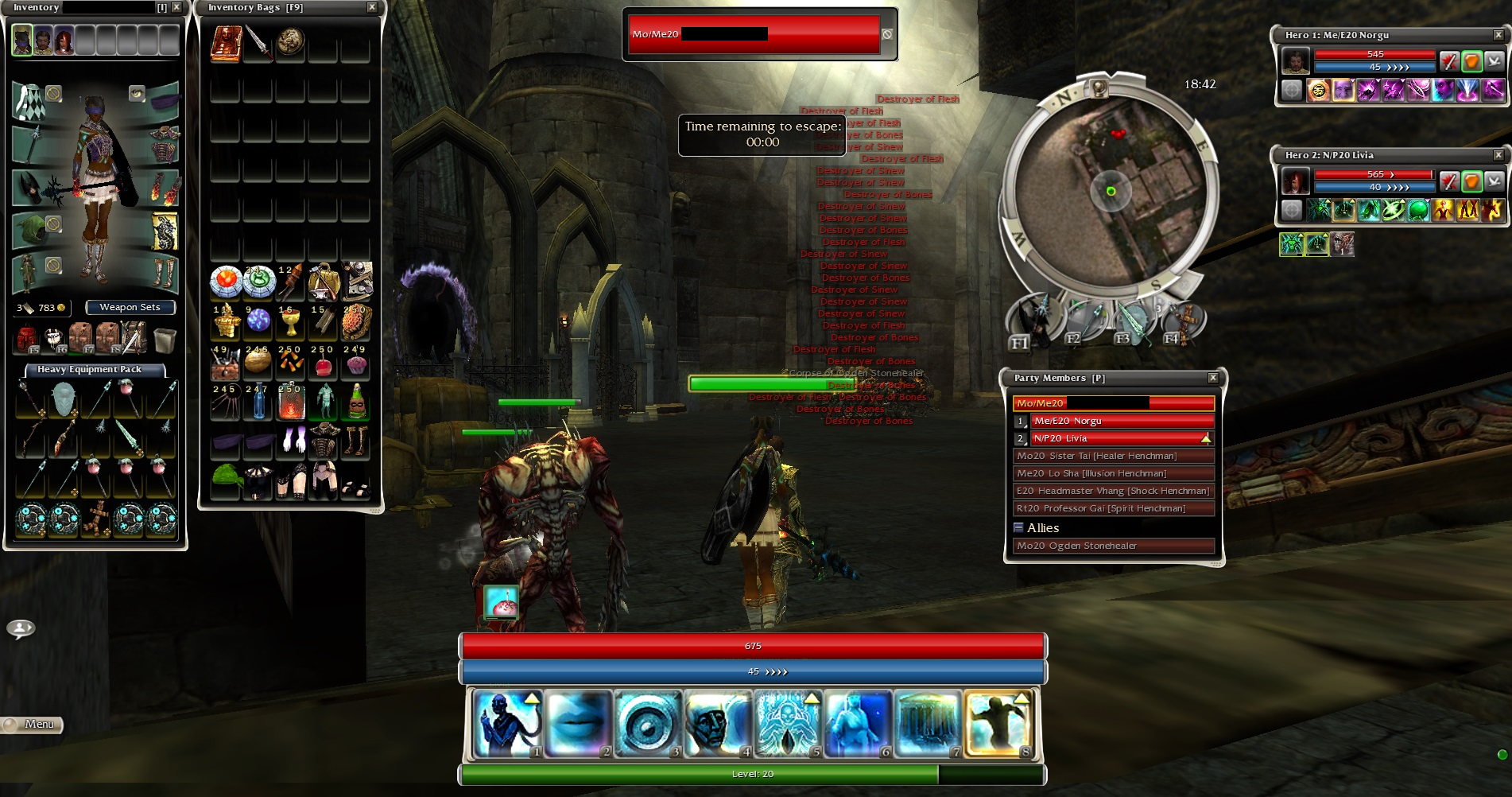1512x797 pixels.
Task: Activate the glowing skill in slot 8
Action: click(x=998, y=723)
